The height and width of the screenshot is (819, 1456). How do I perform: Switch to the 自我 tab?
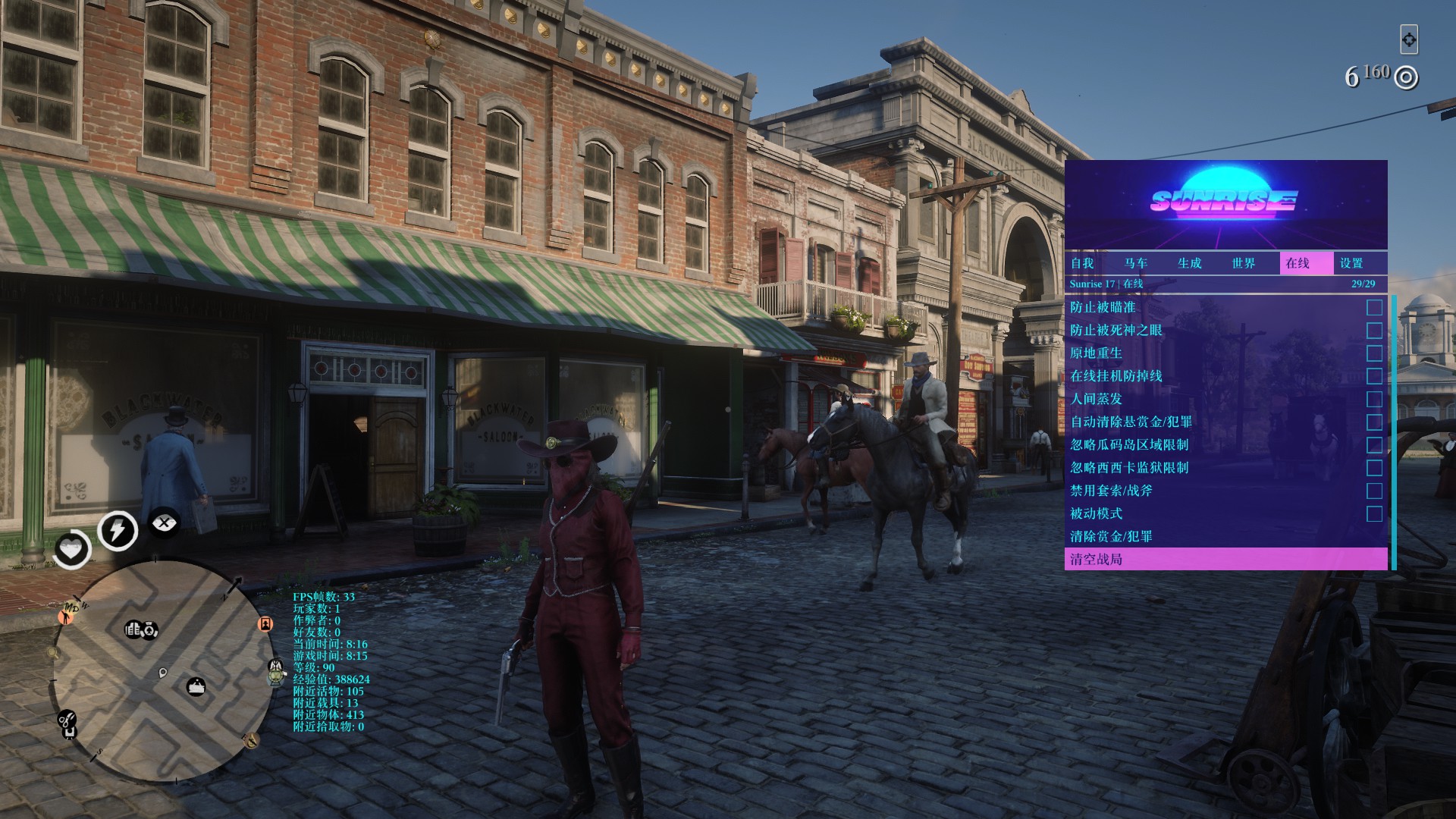click(x=1082, y=263)
